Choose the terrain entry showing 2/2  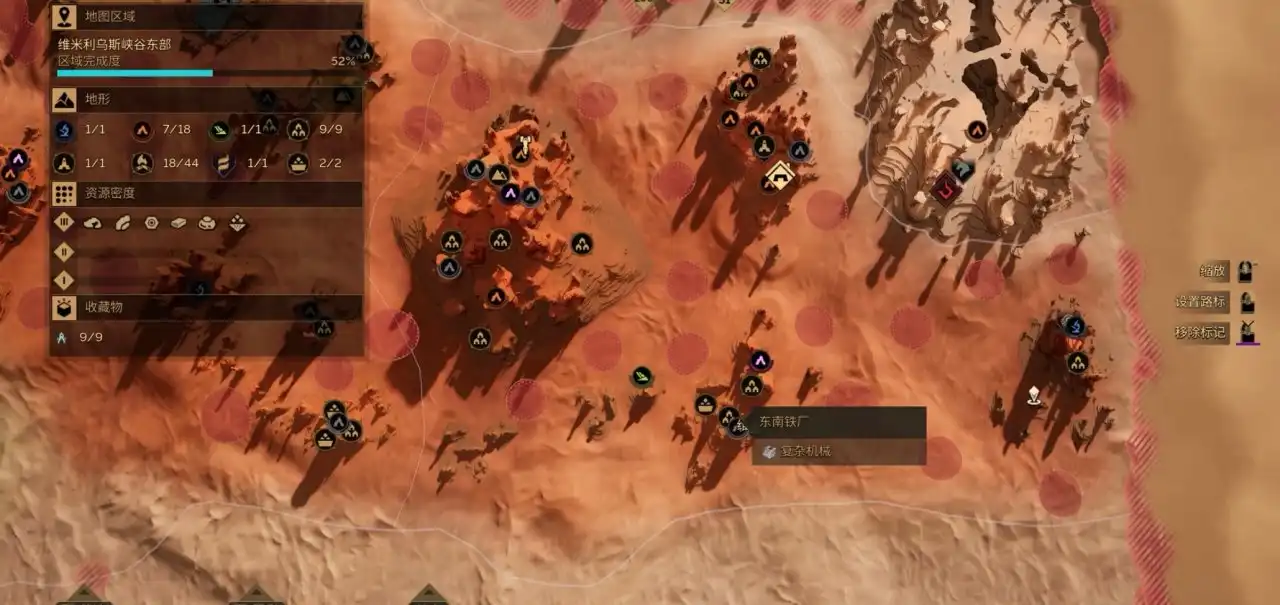tap(314, 163)
